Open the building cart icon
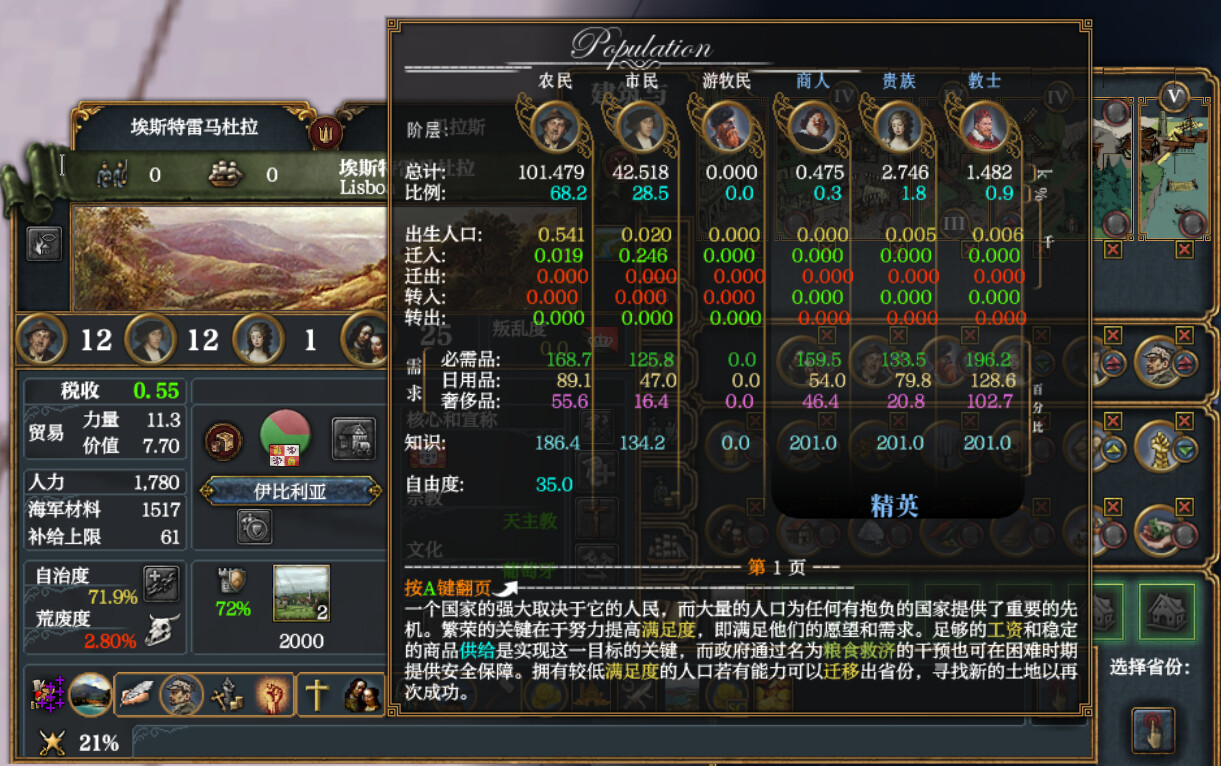Screen dimensions: 1221x766 354,439
